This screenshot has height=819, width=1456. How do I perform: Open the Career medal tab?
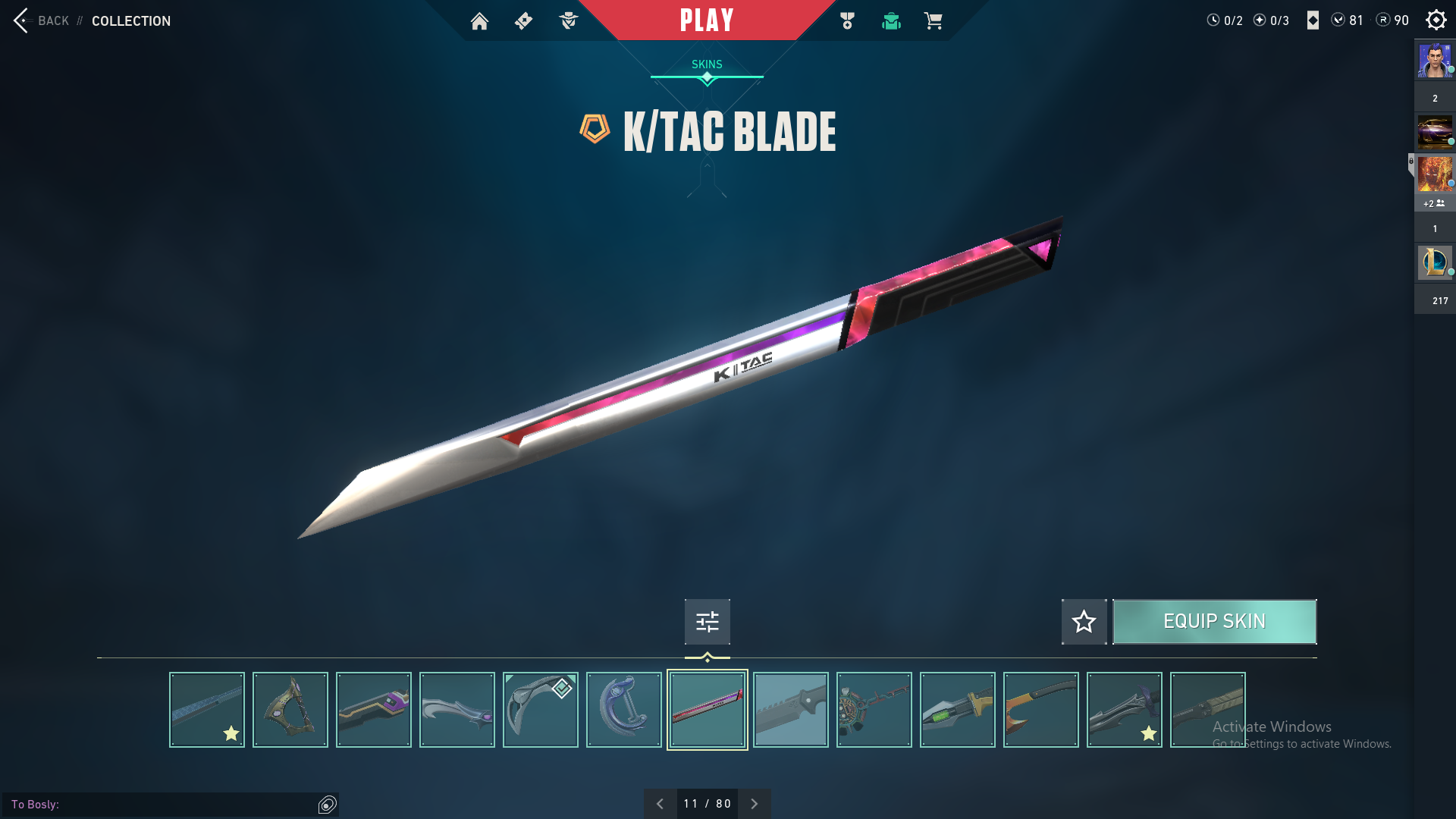pos(847,21)
